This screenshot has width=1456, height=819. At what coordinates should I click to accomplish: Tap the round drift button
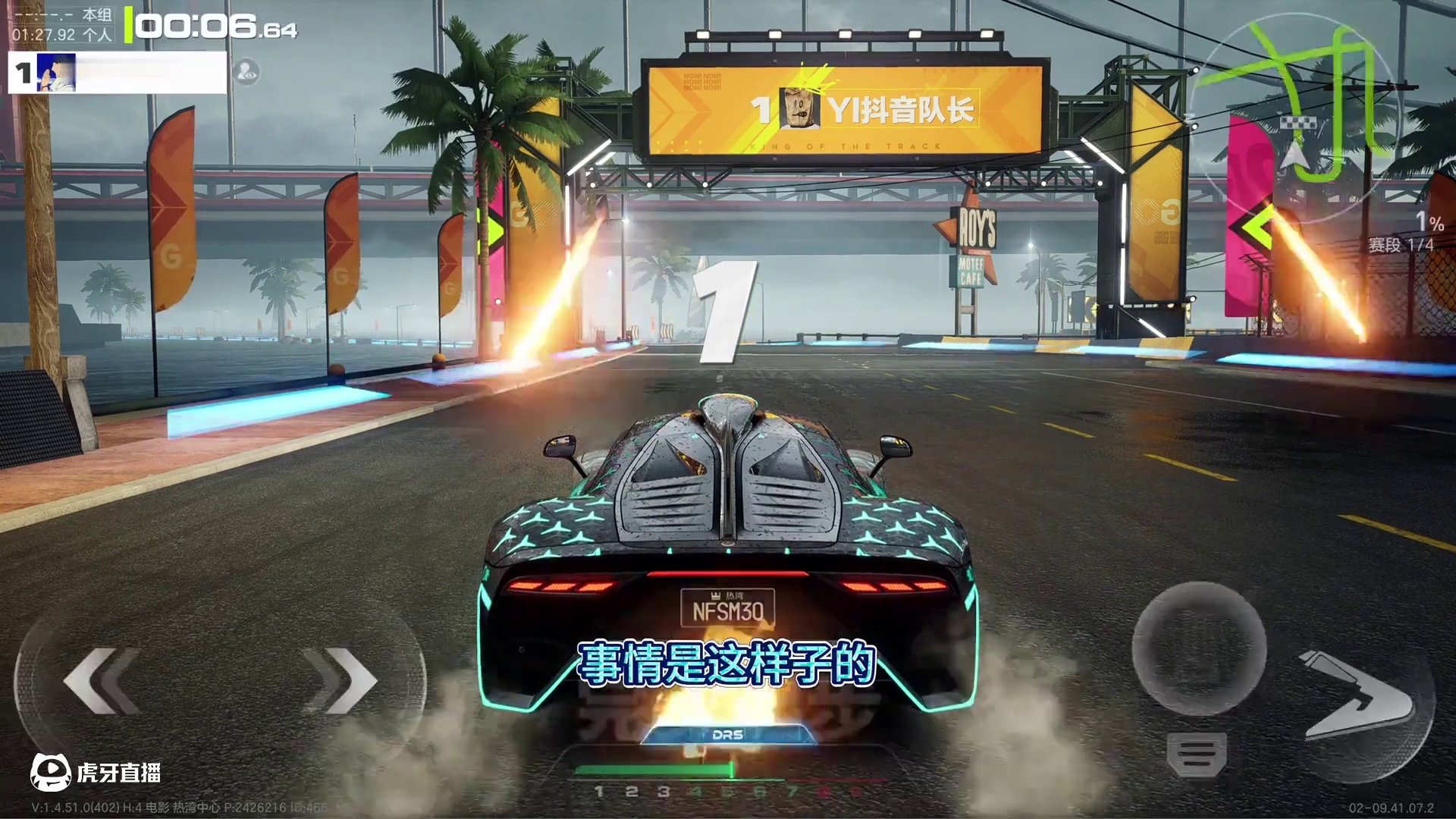(x=1198, y=649)
